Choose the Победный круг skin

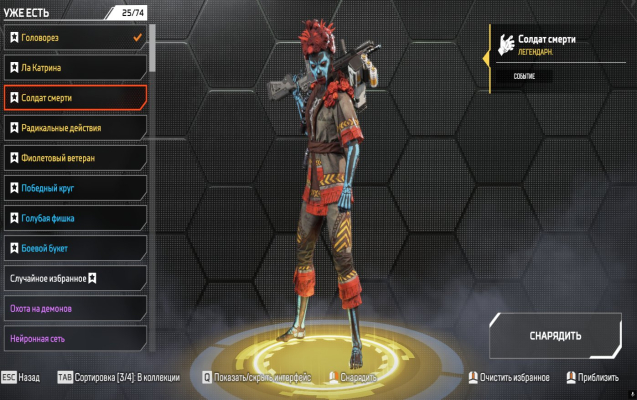click(x=74, y=188)
